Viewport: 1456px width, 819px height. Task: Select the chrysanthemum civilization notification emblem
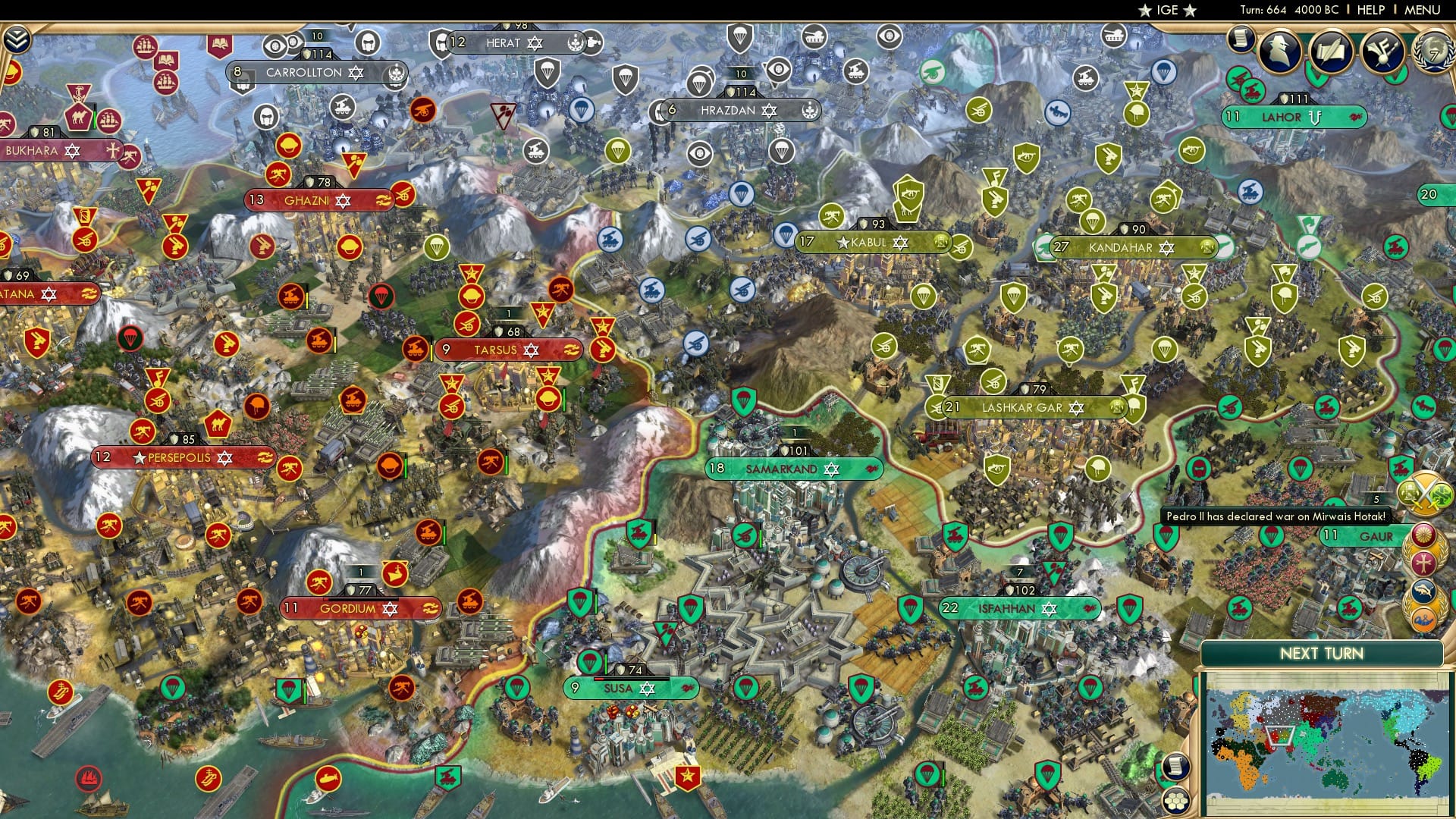point(1423,534)
